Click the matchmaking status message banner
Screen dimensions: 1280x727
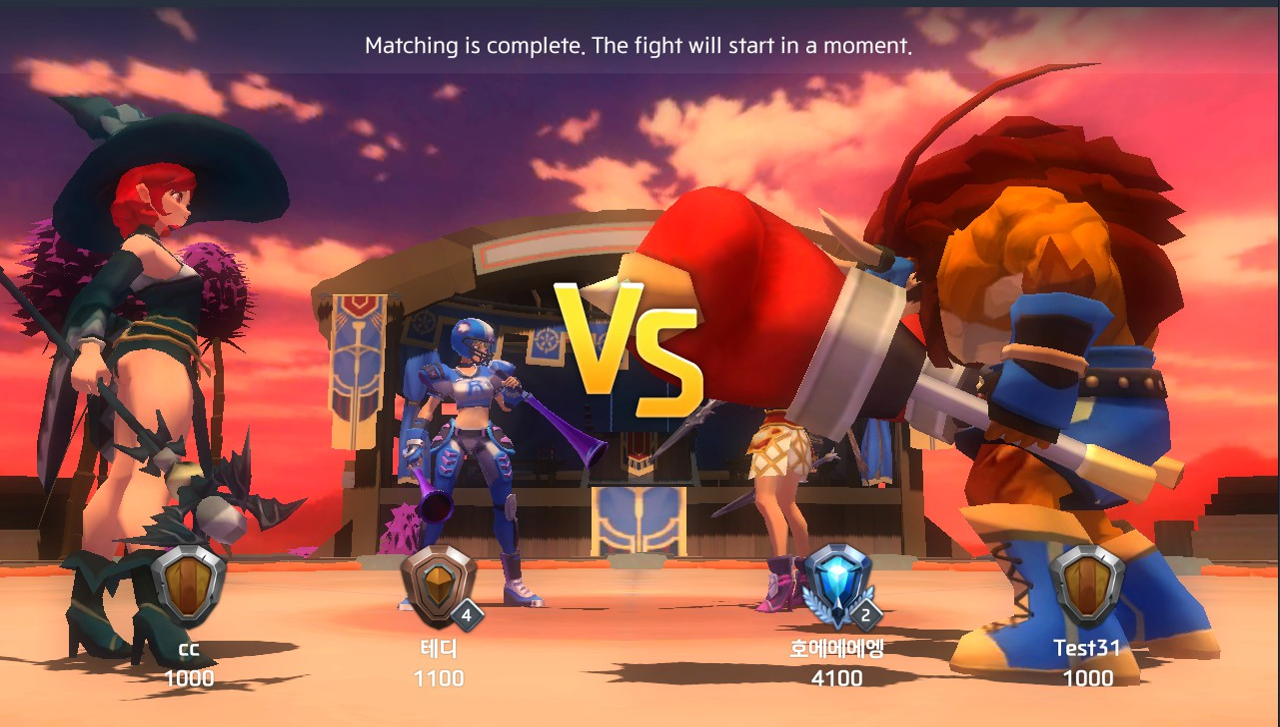point(640,45)
